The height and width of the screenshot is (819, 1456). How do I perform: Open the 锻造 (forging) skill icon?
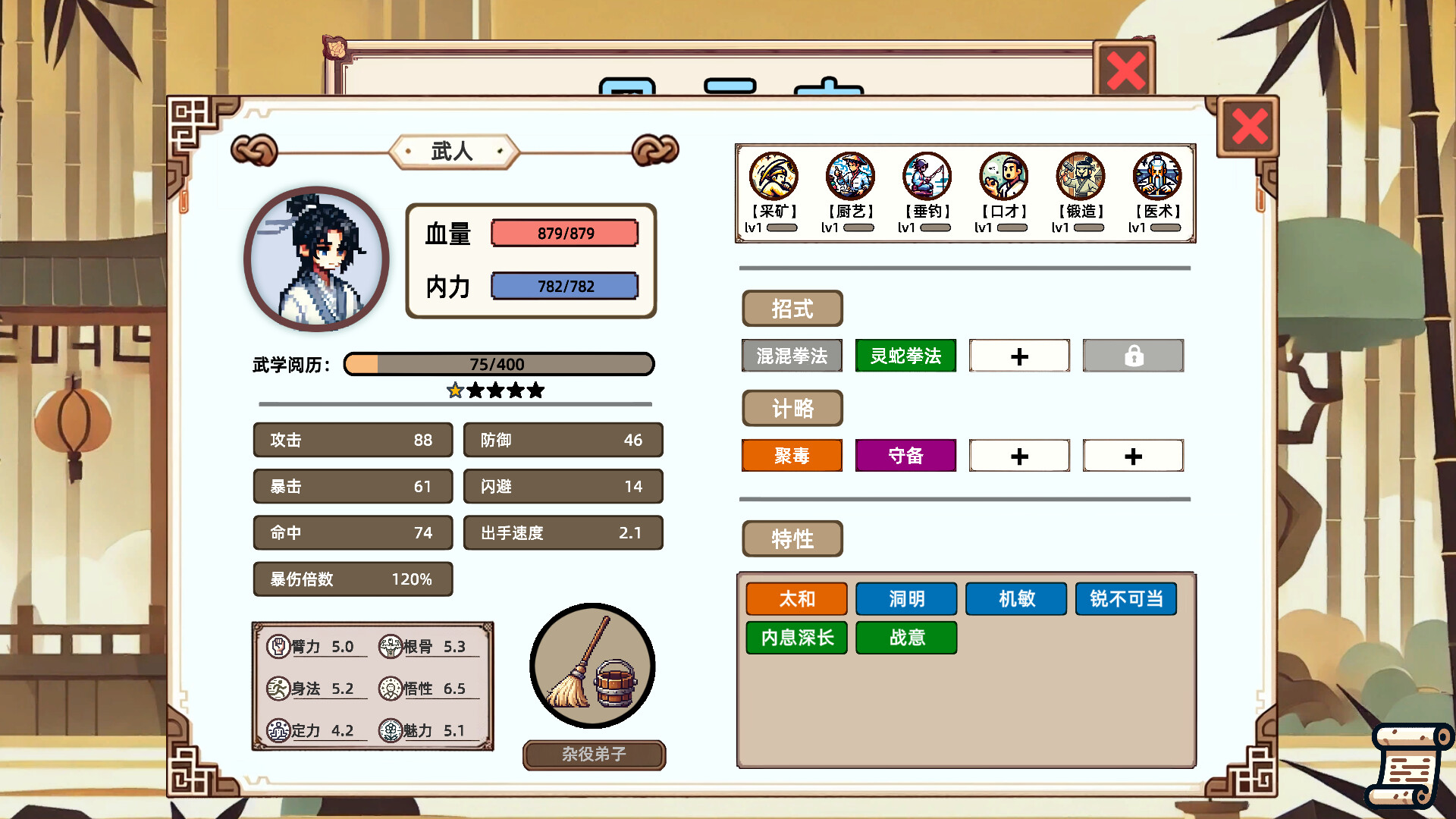[x=1079, y=176]
